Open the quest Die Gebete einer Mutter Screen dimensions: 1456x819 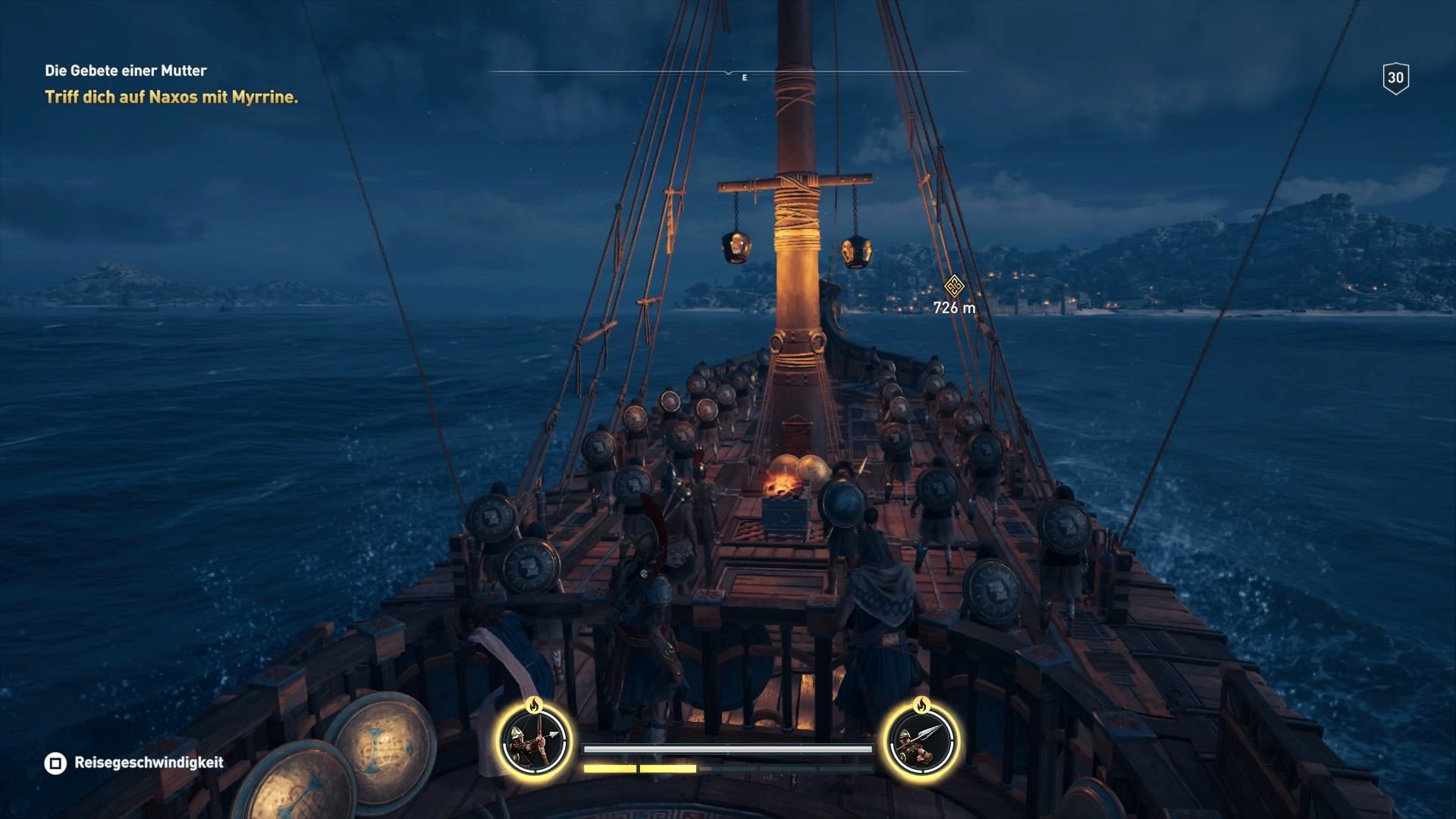tap(125, 71)
